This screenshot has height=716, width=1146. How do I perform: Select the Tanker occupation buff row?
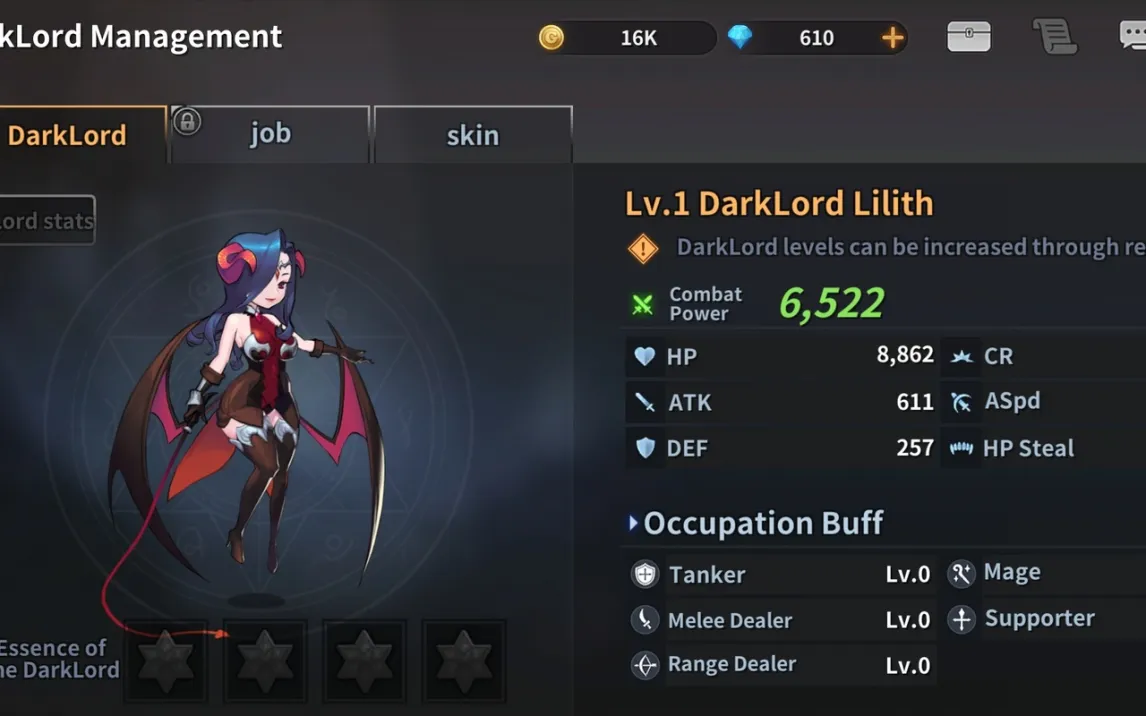pyautogui.click(x=782, y=574)
